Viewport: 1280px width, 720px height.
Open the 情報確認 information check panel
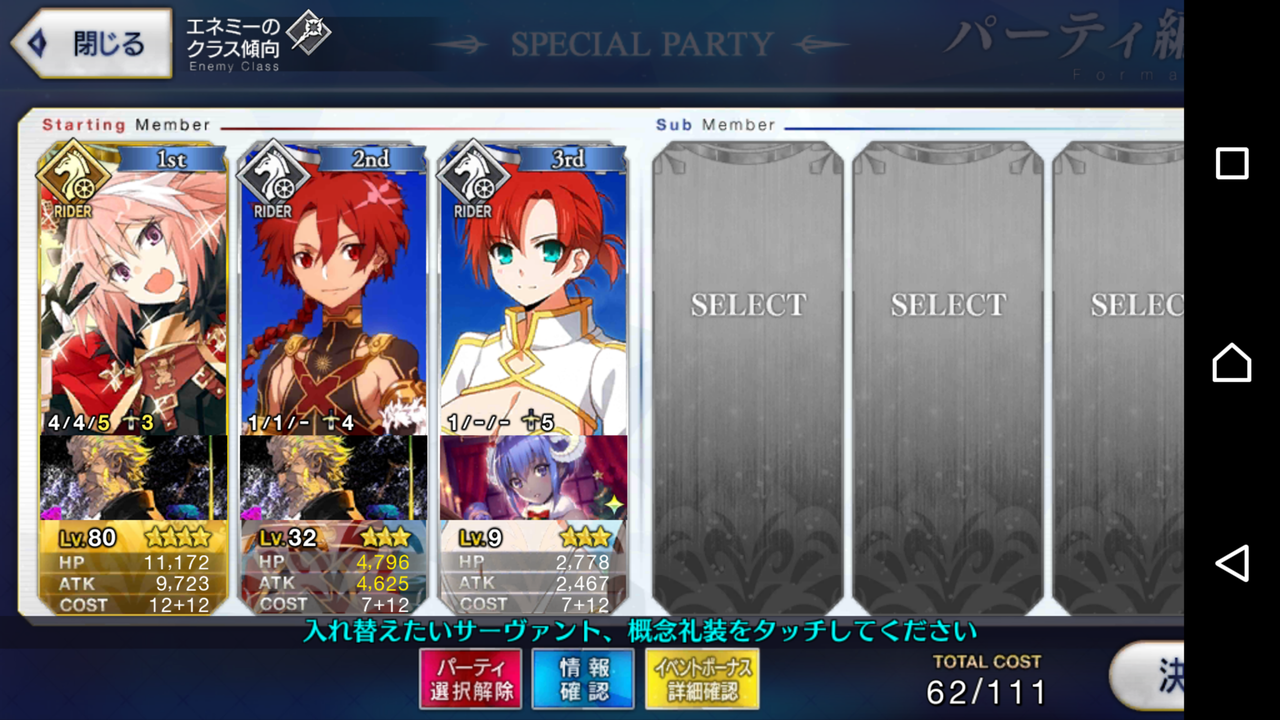[x=583, y=677]
